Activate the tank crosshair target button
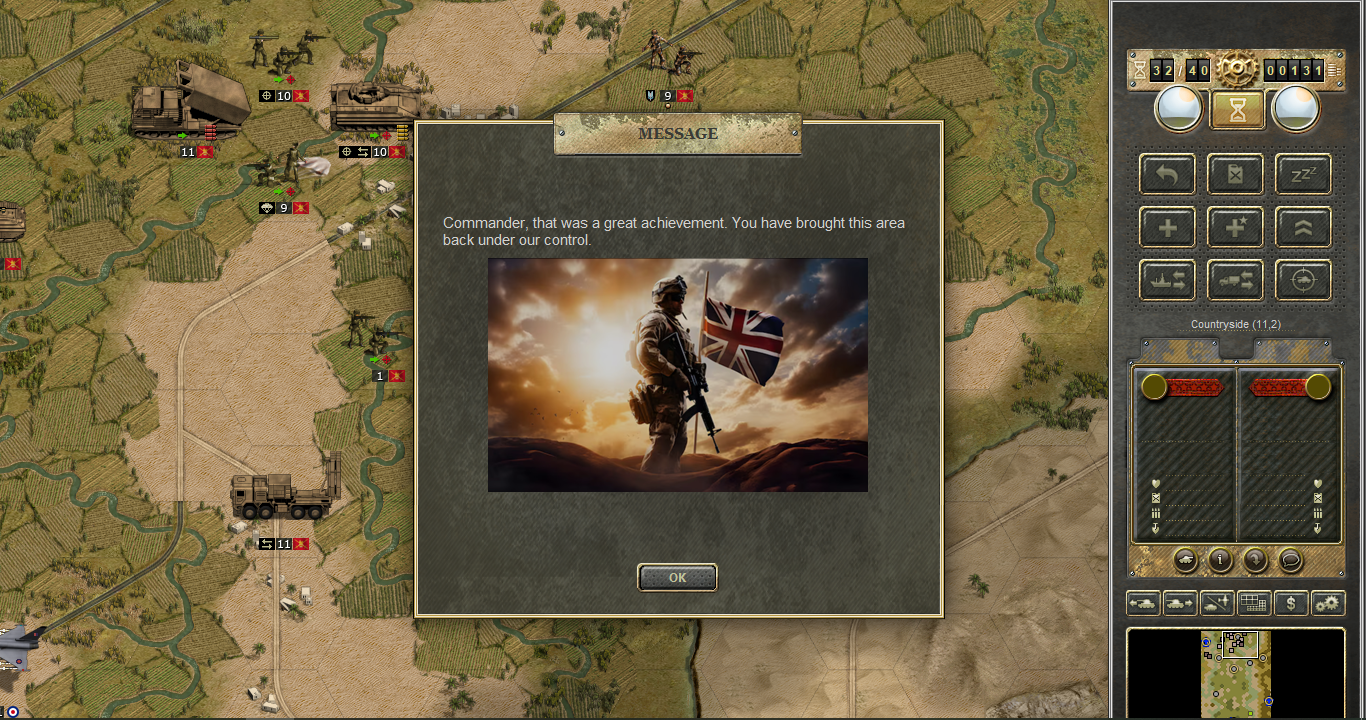 tap(1303, 281)
